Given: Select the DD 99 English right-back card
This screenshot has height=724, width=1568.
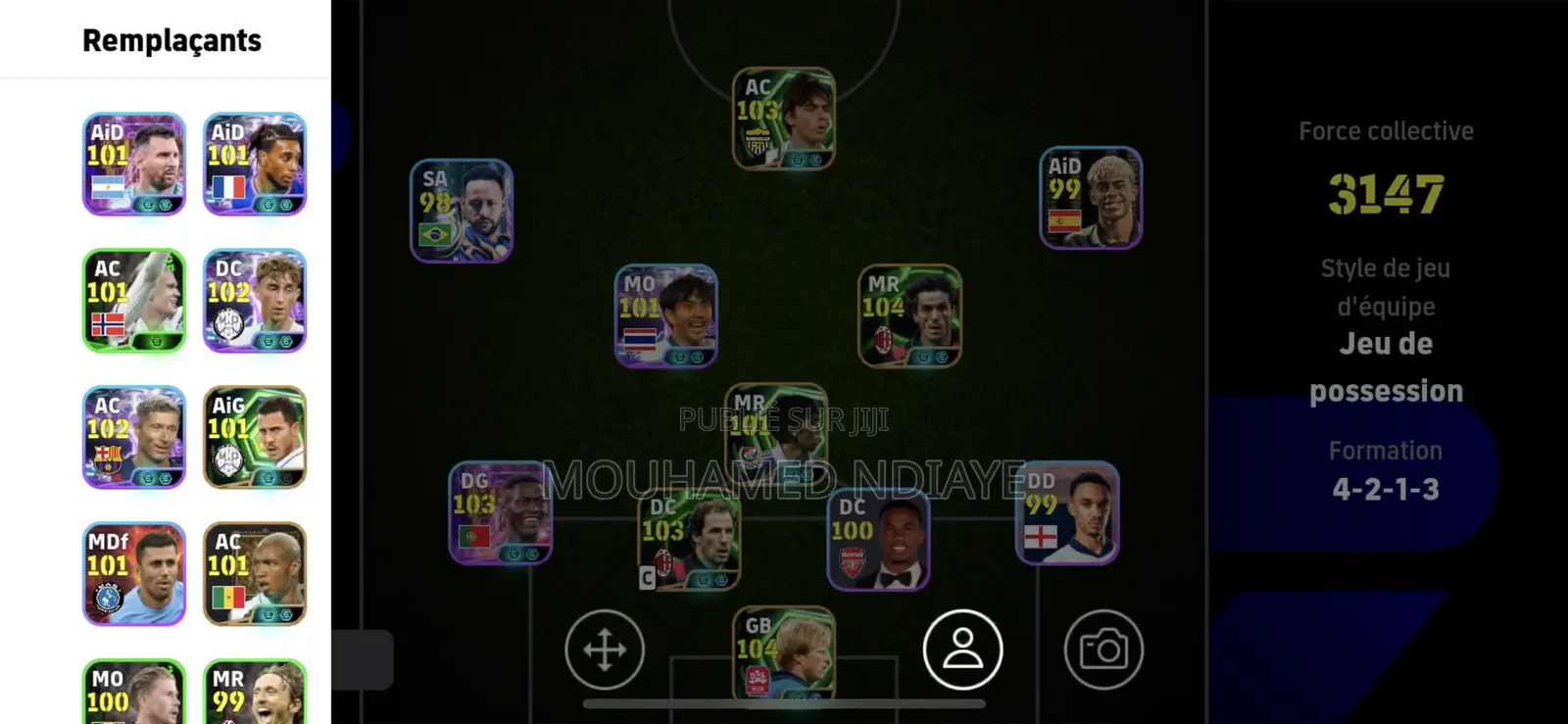Looking at the screenshot, I should point(1067,516).
